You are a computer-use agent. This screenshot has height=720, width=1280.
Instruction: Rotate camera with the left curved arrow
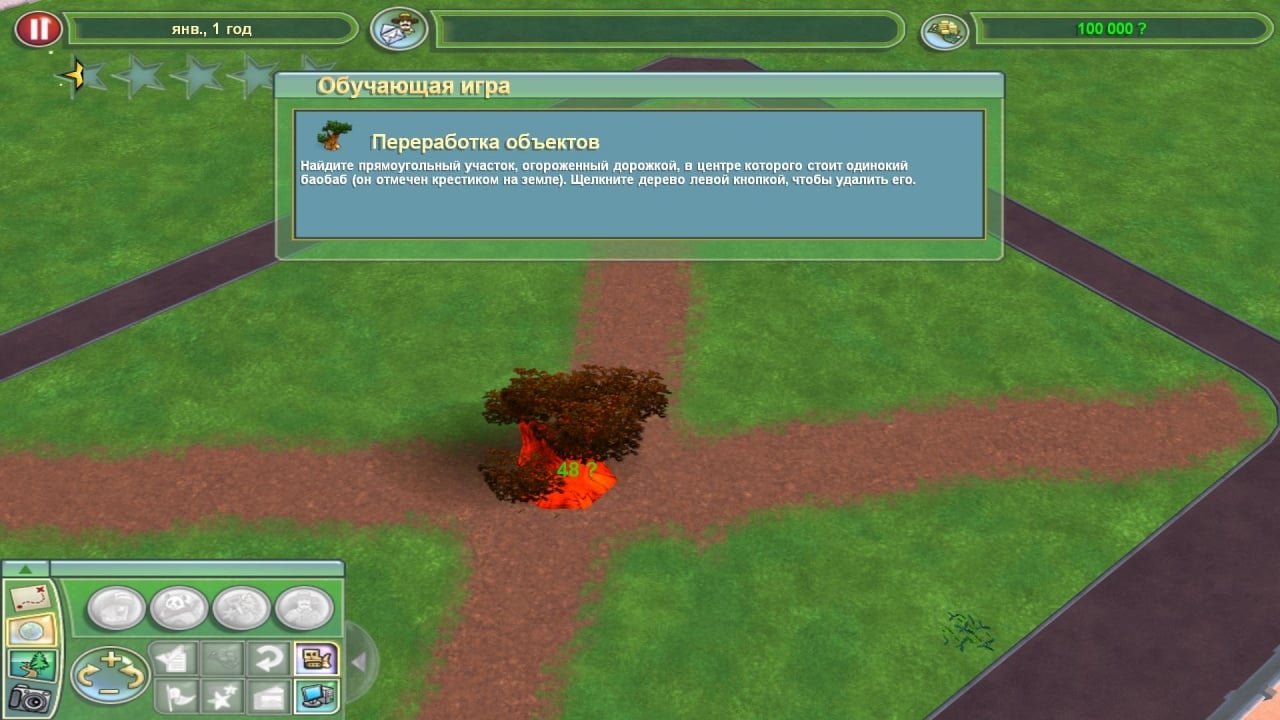click(x=86, y=676)
